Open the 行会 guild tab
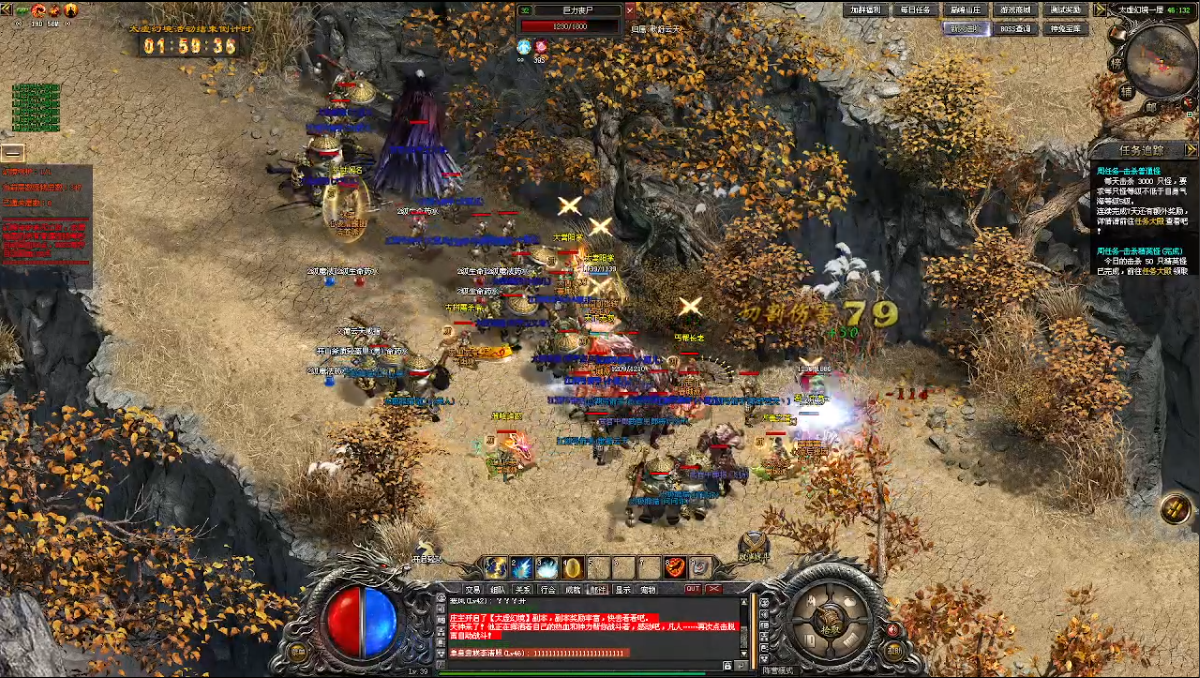The height and width of the screenshot is (678, 1200). (548, 590)
